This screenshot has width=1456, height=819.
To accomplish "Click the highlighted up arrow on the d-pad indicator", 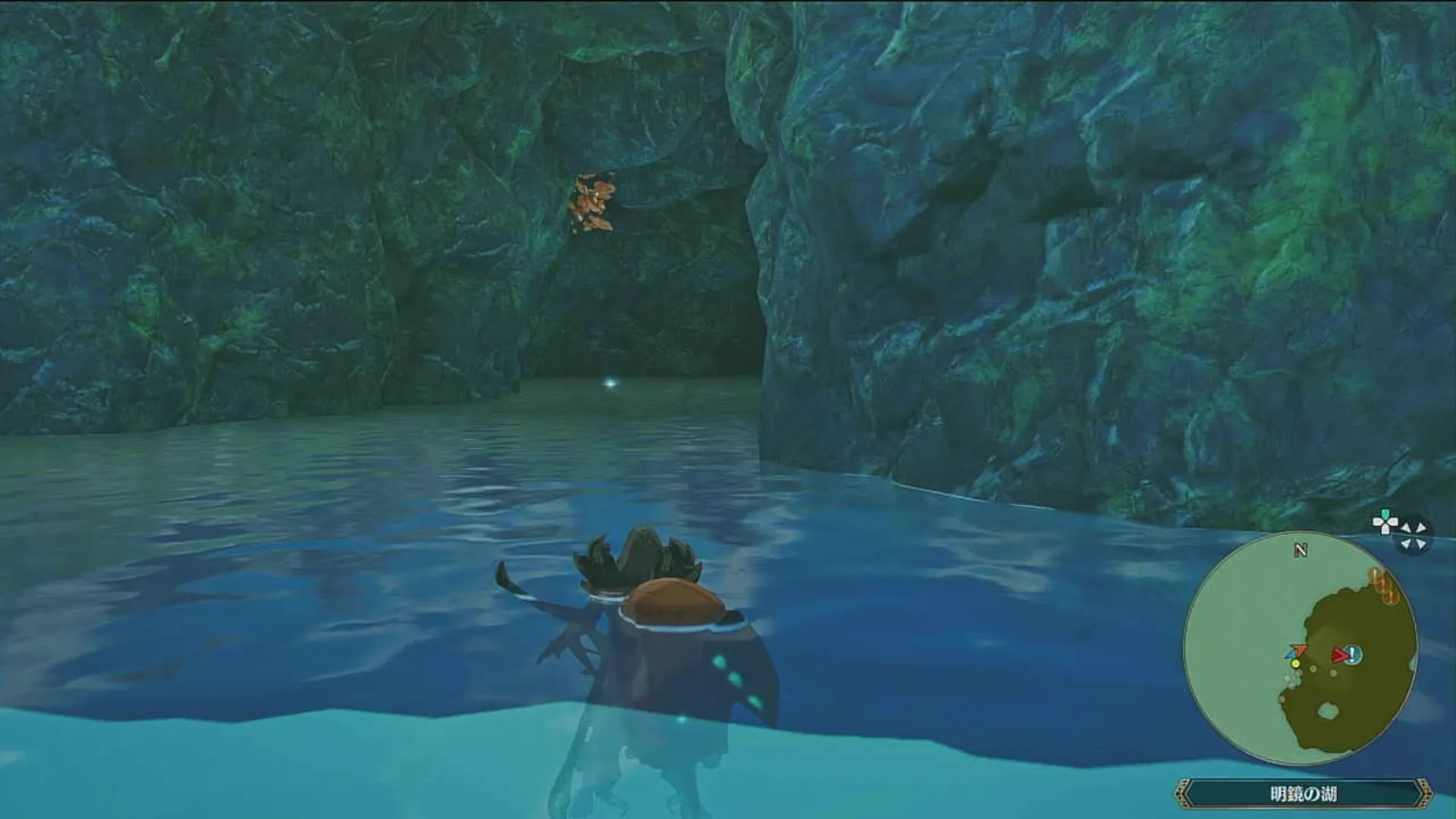I will pos(1385,513).
